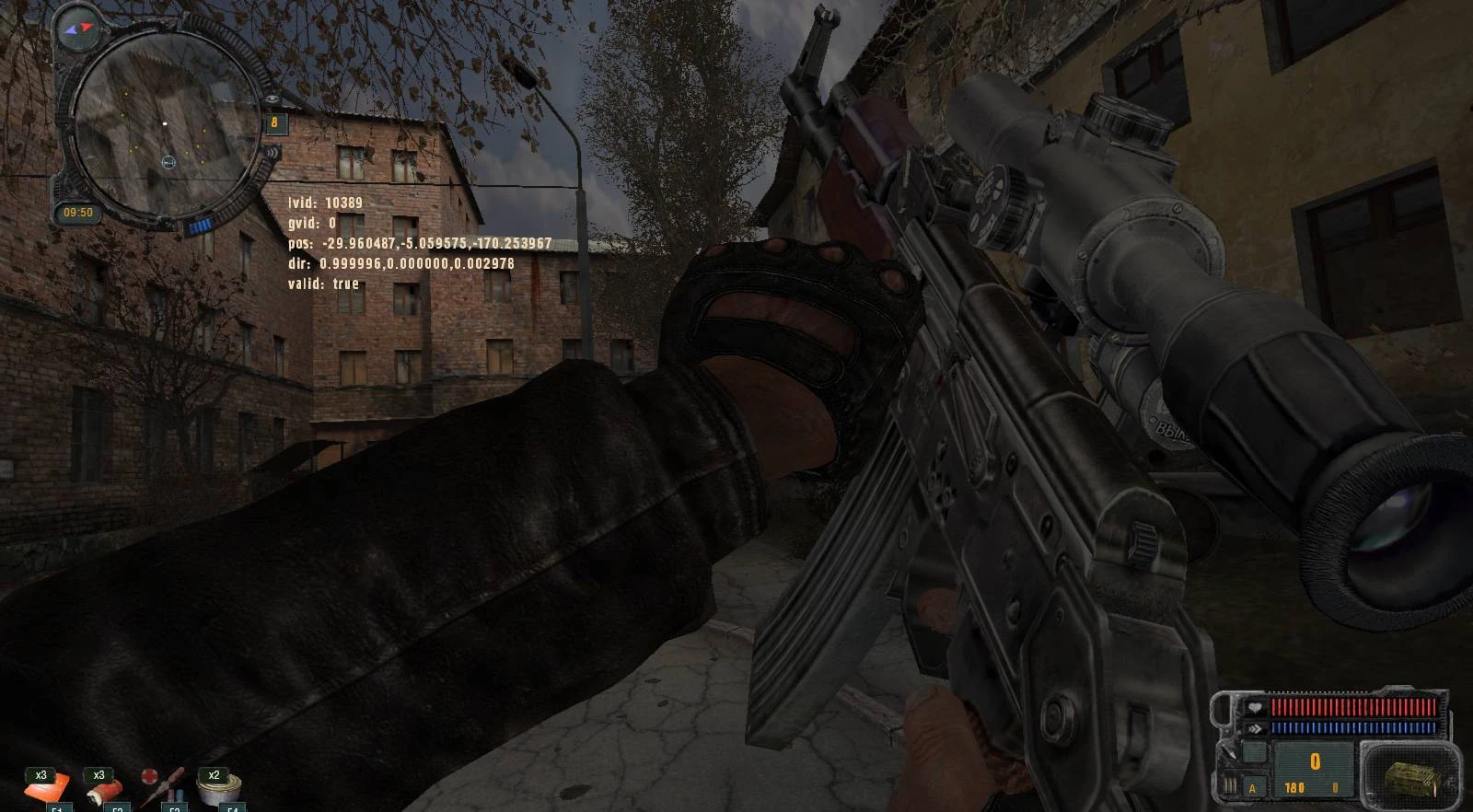
Task: Toggle the sound detection indicator on the minimap frame
Action: [273, 152]
